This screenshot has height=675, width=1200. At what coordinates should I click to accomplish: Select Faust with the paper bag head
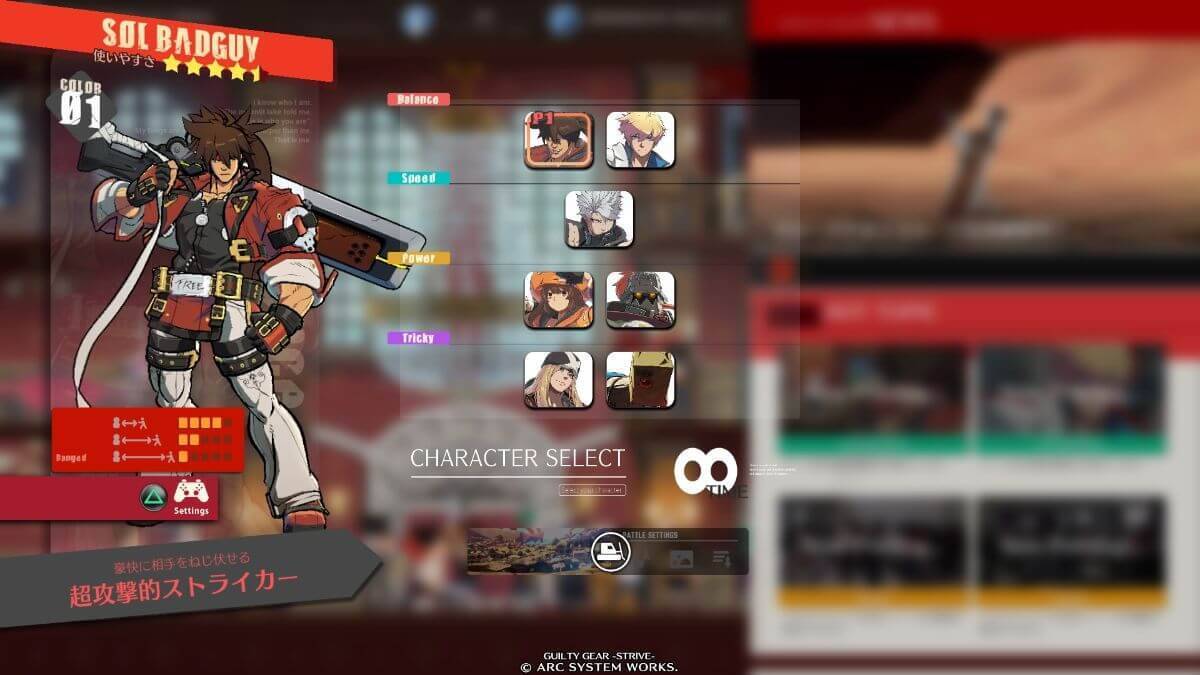point(640,380)
